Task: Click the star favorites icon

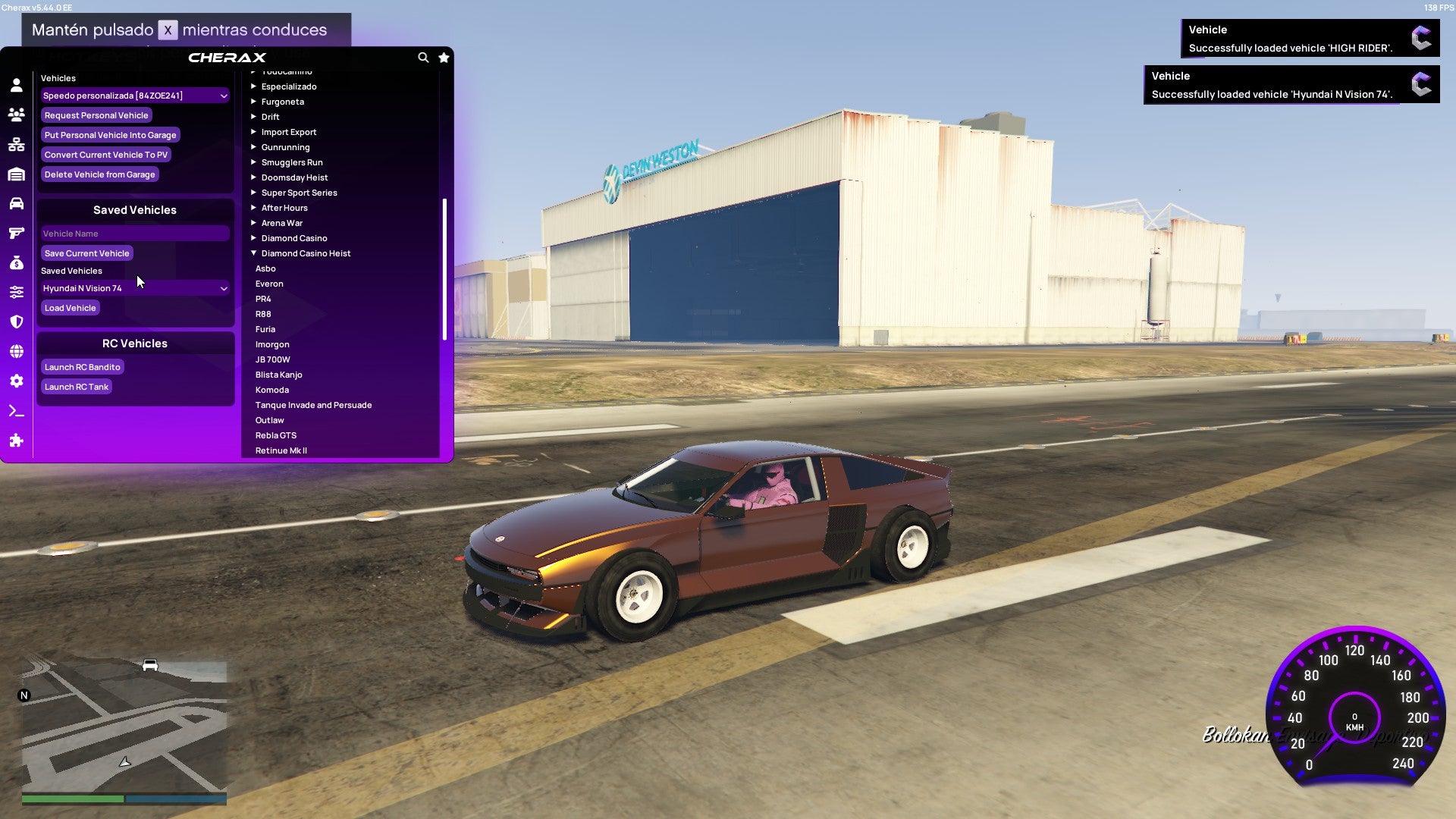Action: [444, 57]
